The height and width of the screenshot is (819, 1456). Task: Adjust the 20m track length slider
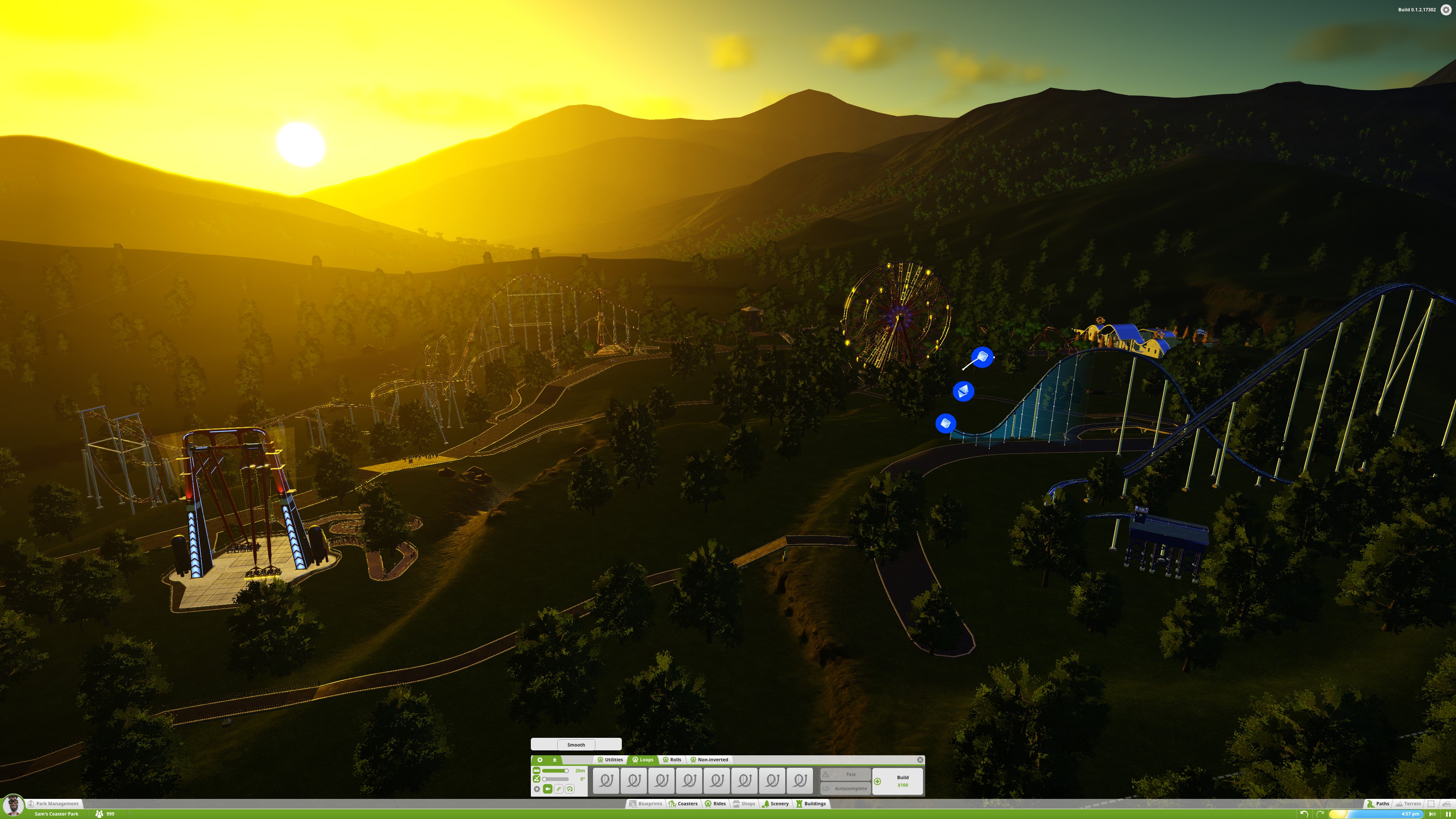pyautogui.click(x=566, y=770)
